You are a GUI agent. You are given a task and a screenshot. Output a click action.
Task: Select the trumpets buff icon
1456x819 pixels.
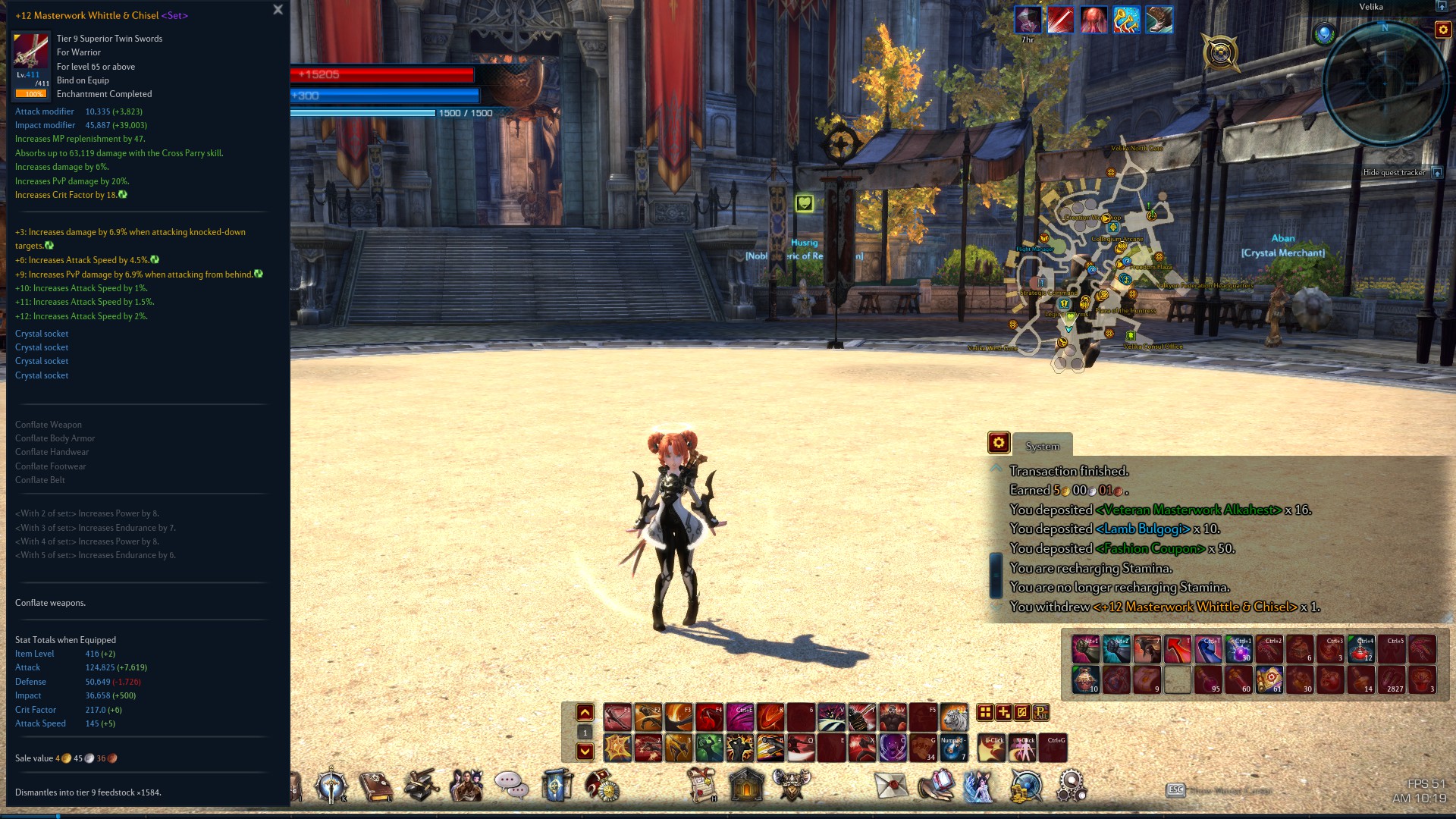1126,20
